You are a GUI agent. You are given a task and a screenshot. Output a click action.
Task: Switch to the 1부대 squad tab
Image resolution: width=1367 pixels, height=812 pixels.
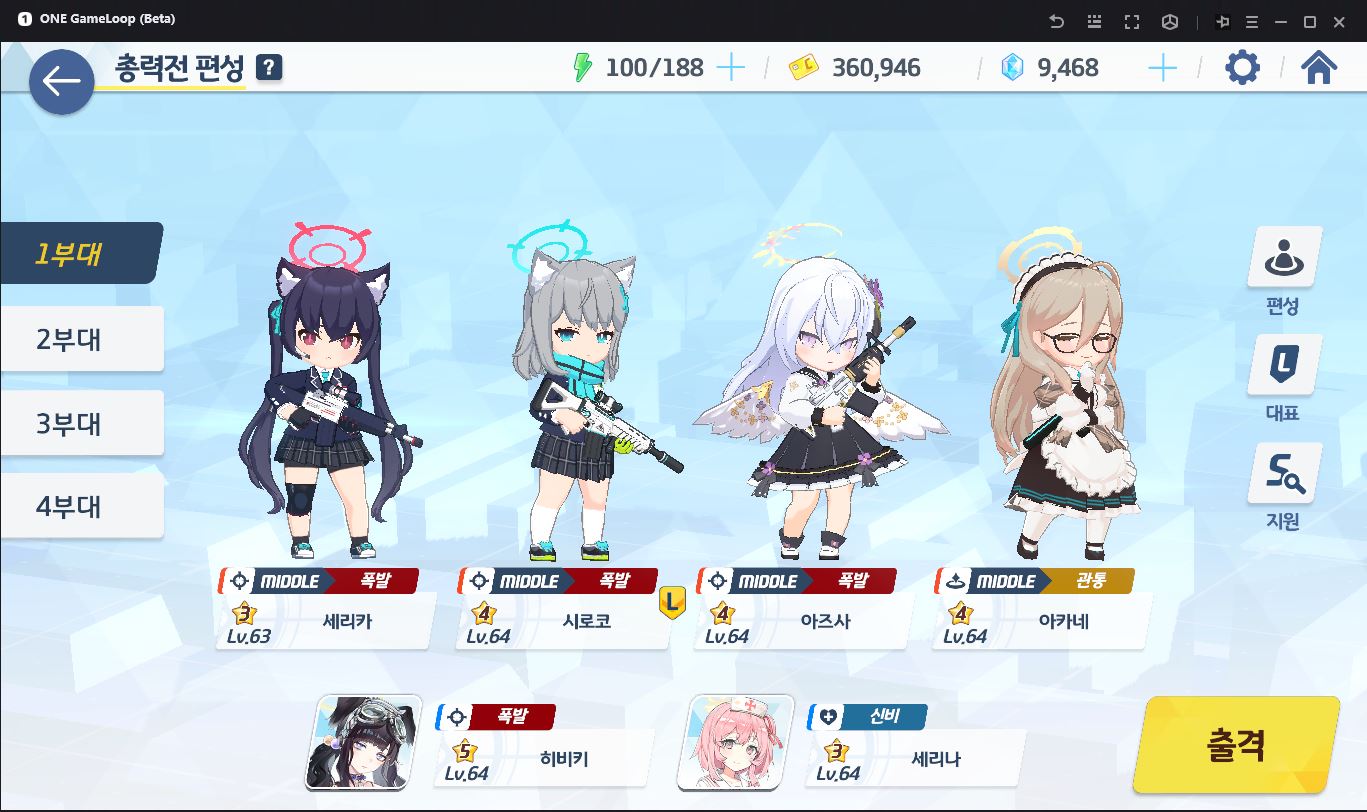pyautogui.click(x=80, y=253)
